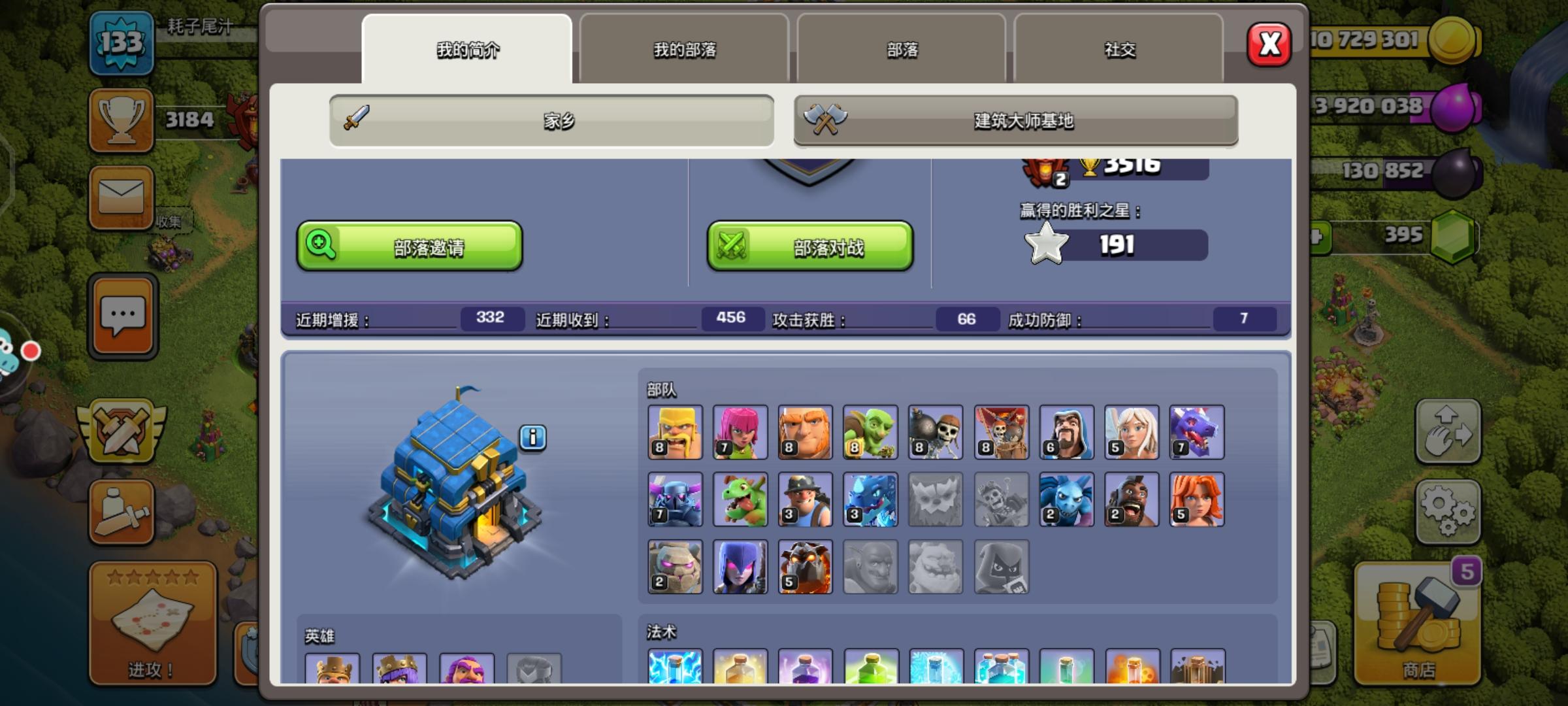Select the Witch troop icon
Image resolution: width=1568 pixels, height=706 pixels.
[x=740, y=567]
